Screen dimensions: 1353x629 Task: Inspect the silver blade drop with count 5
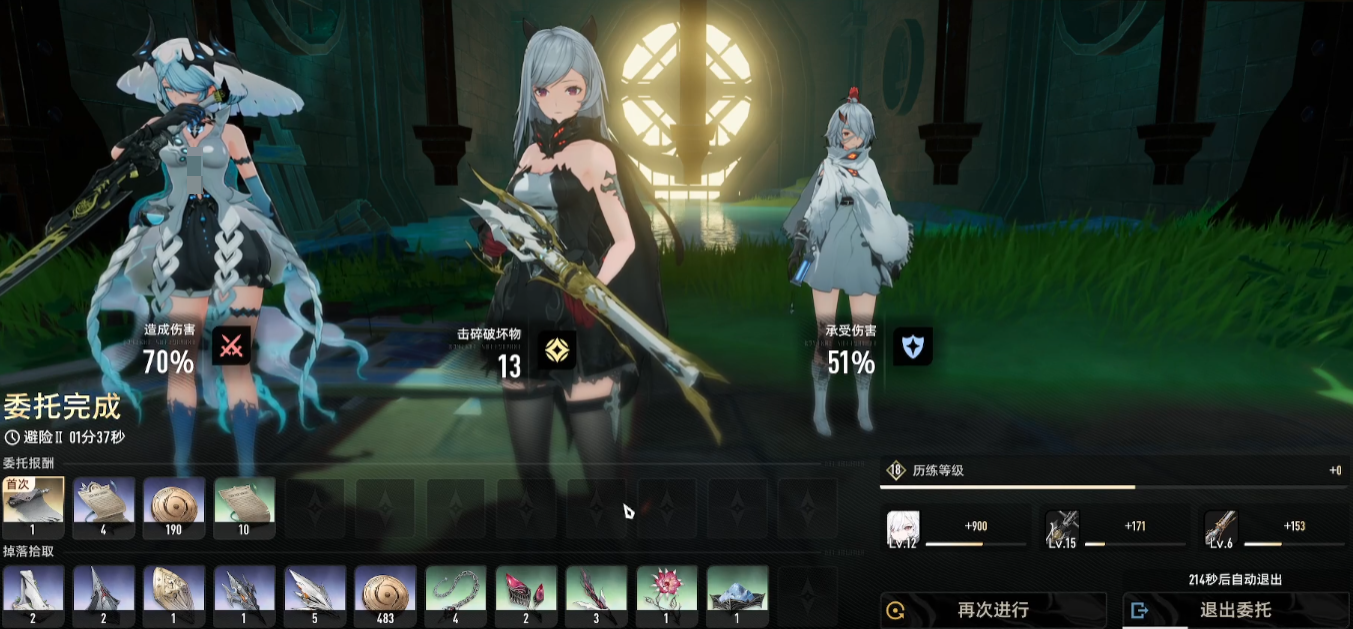(315, 595)
